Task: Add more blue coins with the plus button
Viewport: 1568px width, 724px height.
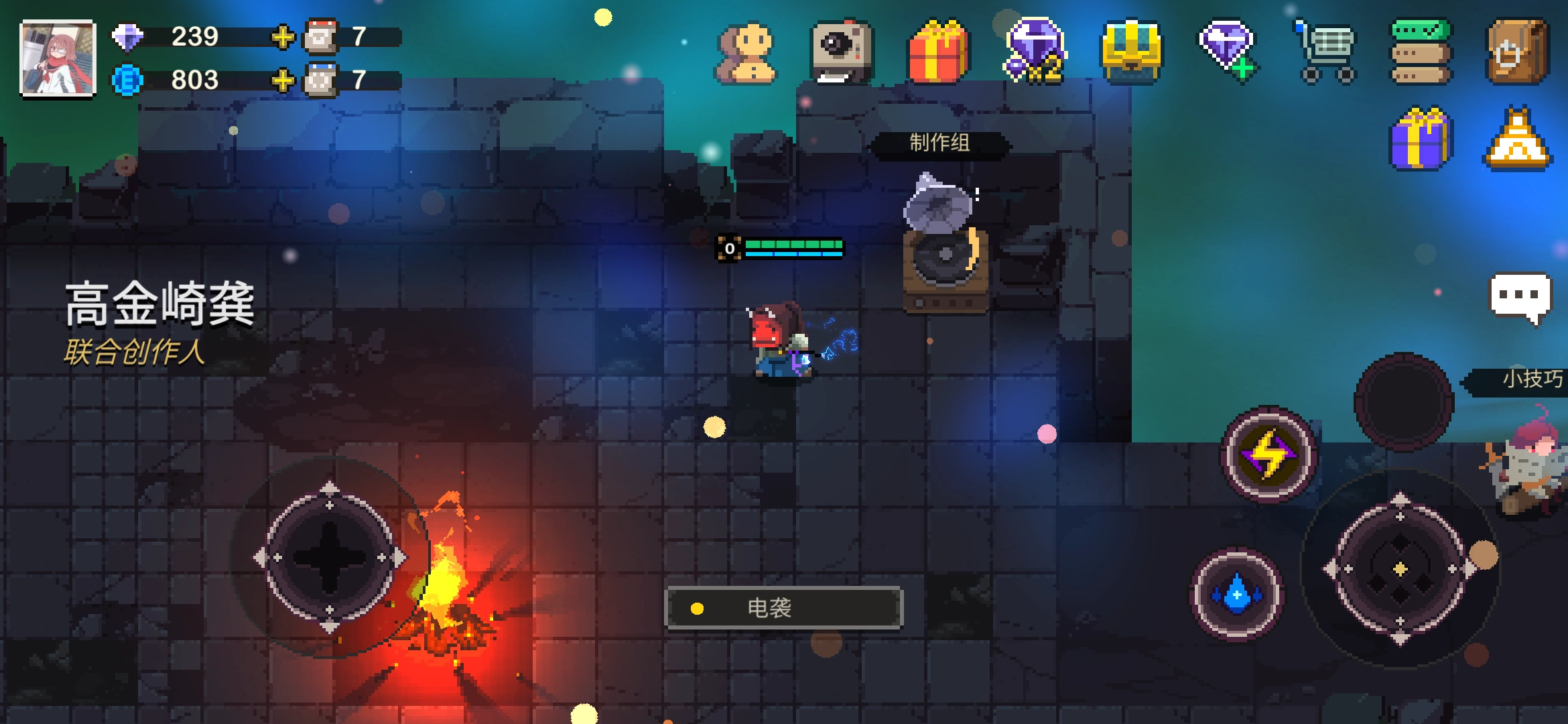Action: click(x=283, y=80)
